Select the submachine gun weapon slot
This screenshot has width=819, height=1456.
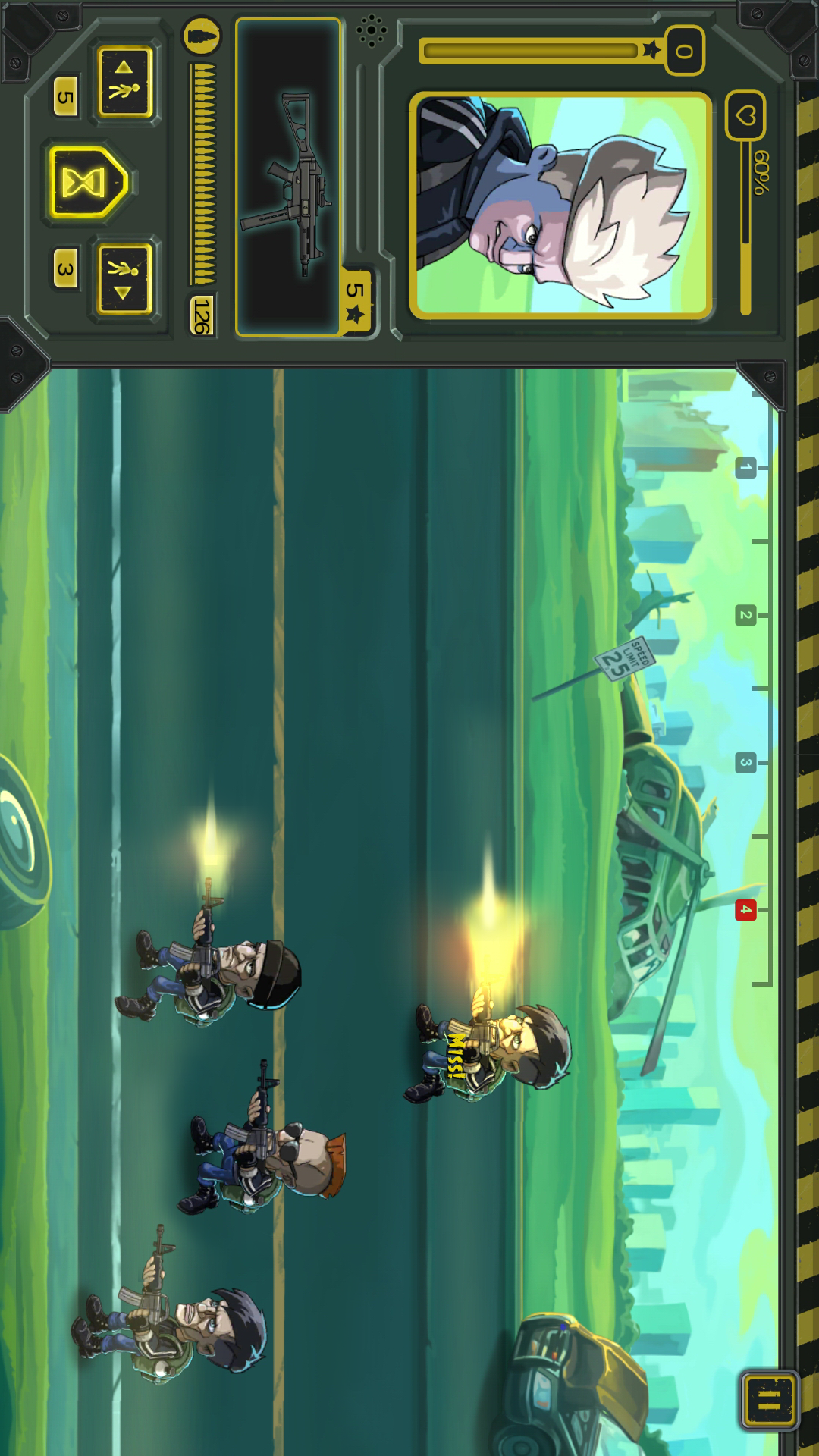coord(288,177)
